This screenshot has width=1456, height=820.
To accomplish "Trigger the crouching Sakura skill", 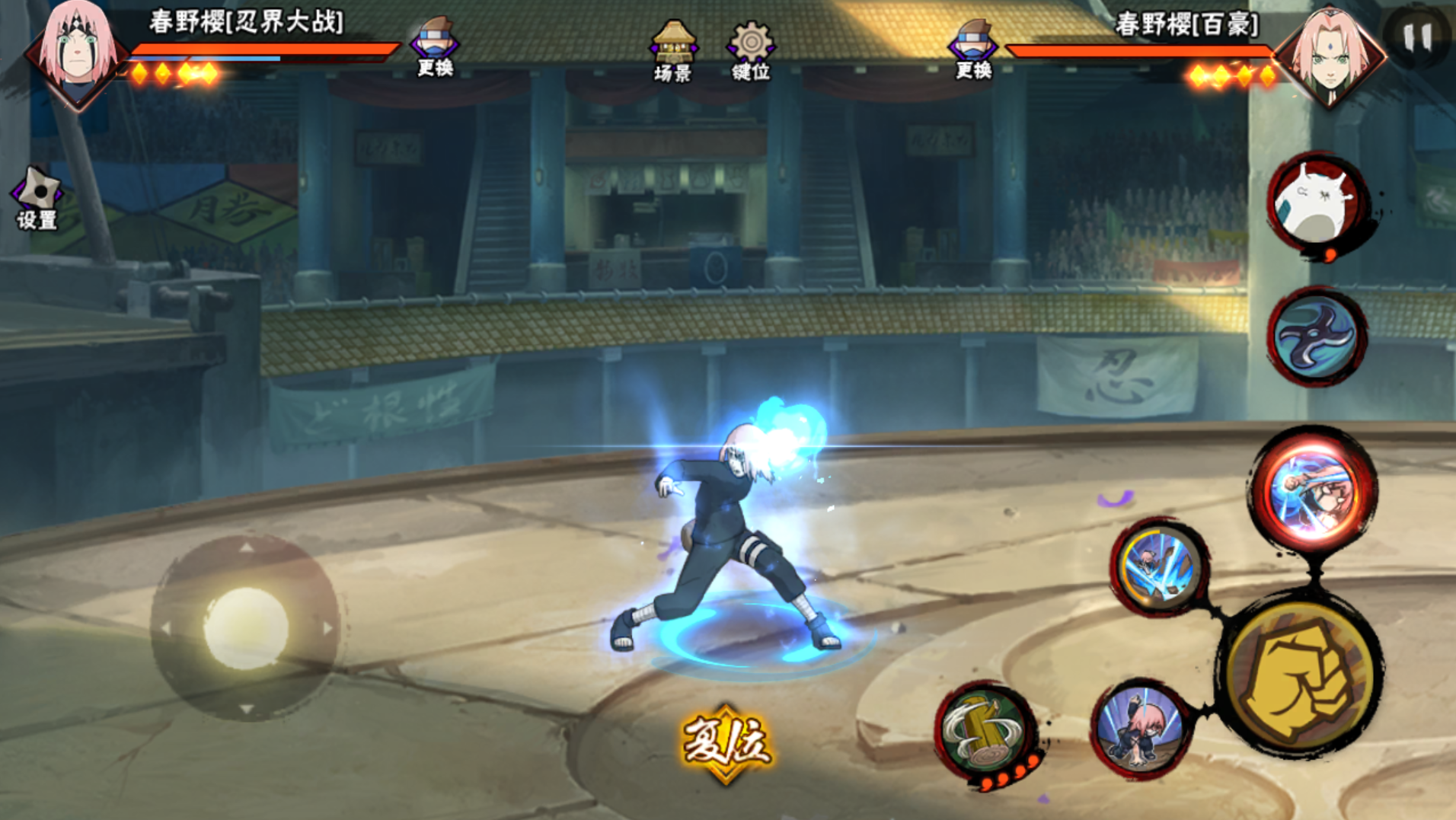I will [1141, 730].
